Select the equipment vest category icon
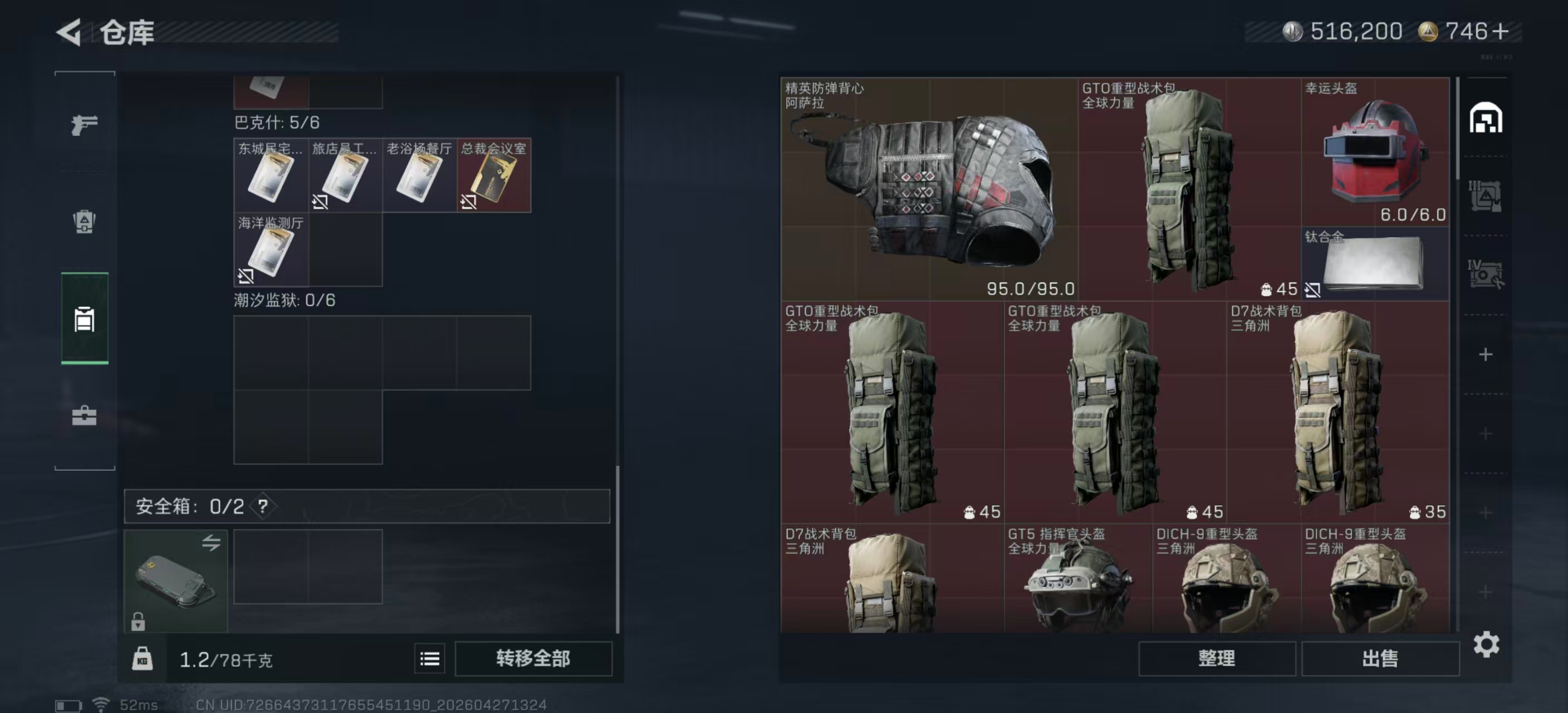Screen dimensions: 1568x713 (84, 321)
